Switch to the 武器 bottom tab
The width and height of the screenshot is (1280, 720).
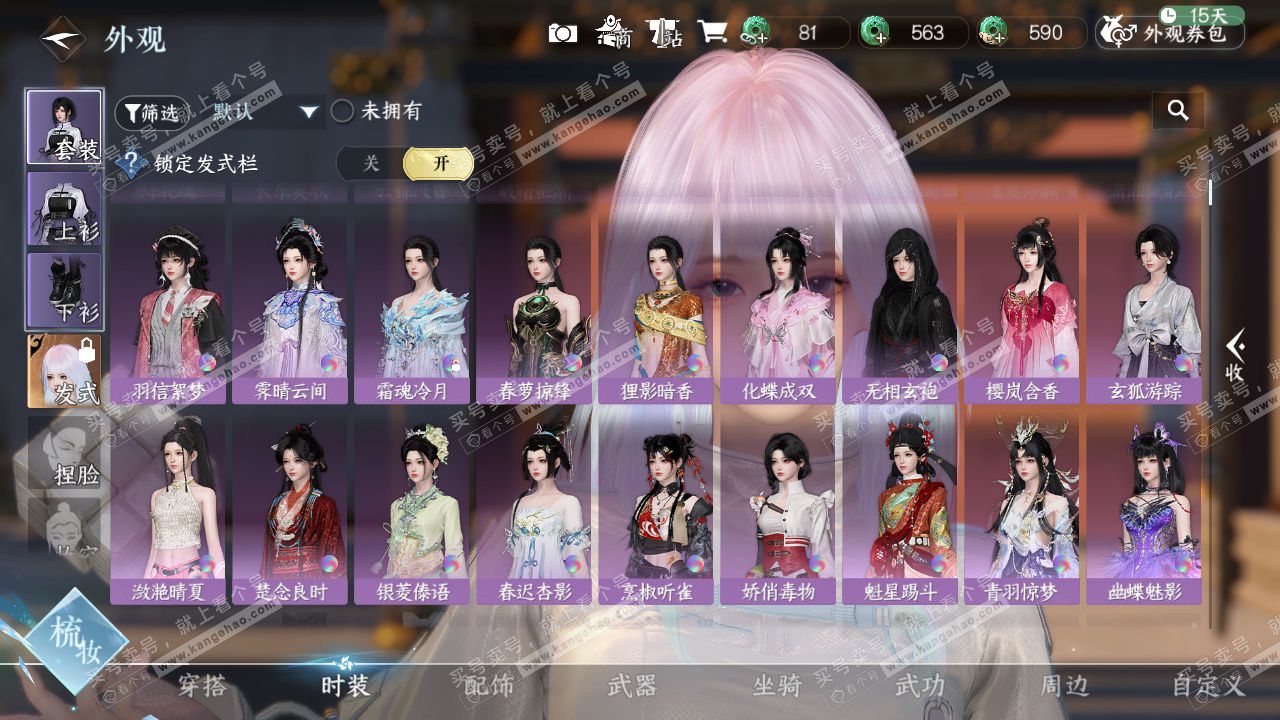point(633,686)
